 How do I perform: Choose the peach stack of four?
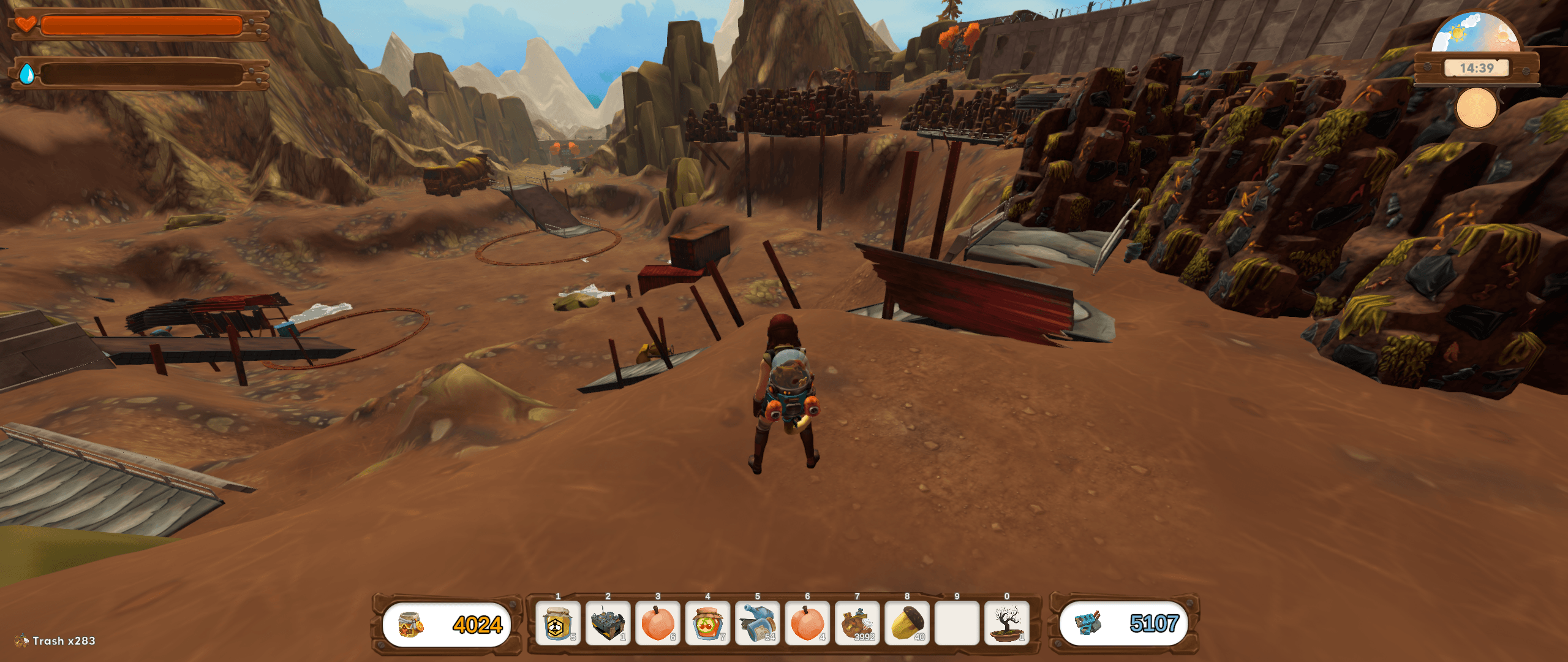tap(807, 623)
